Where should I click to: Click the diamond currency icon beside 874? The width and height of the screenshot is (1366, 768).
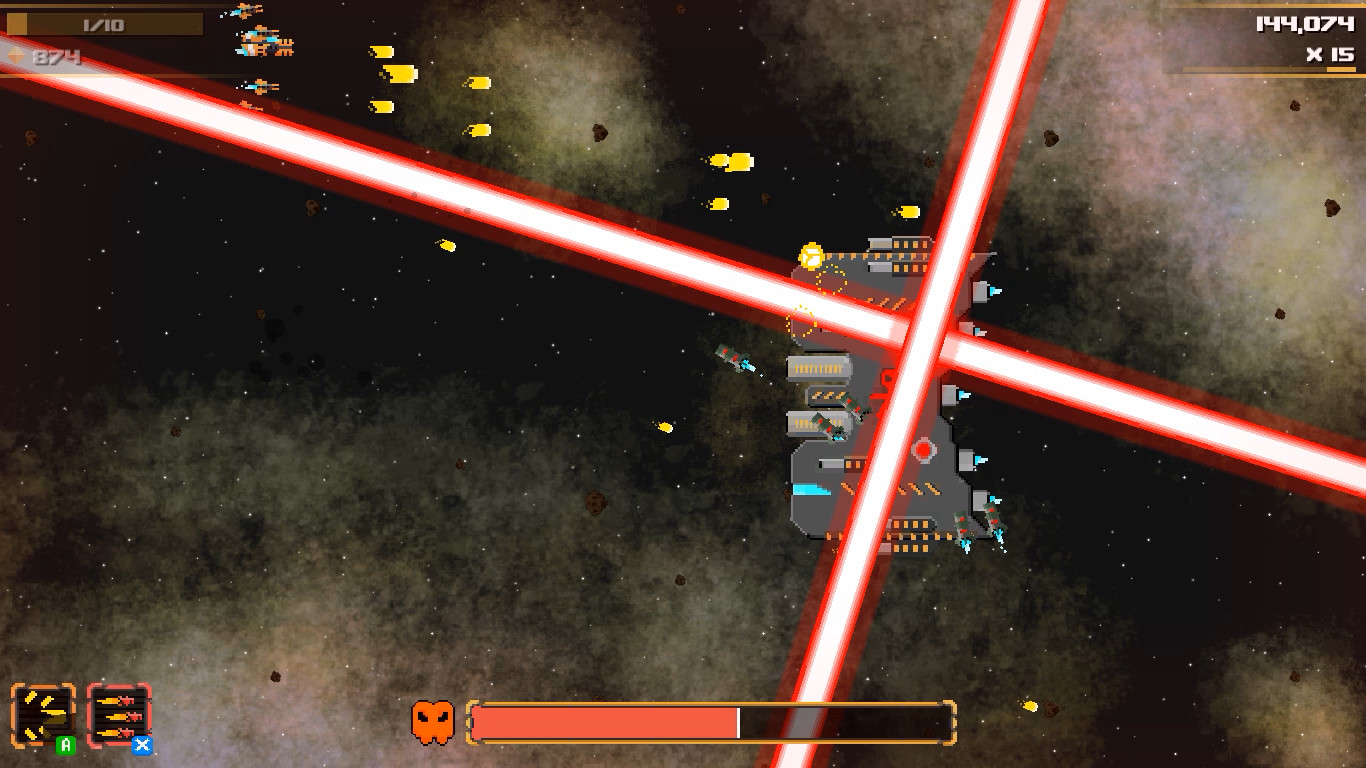coord(17,55)
